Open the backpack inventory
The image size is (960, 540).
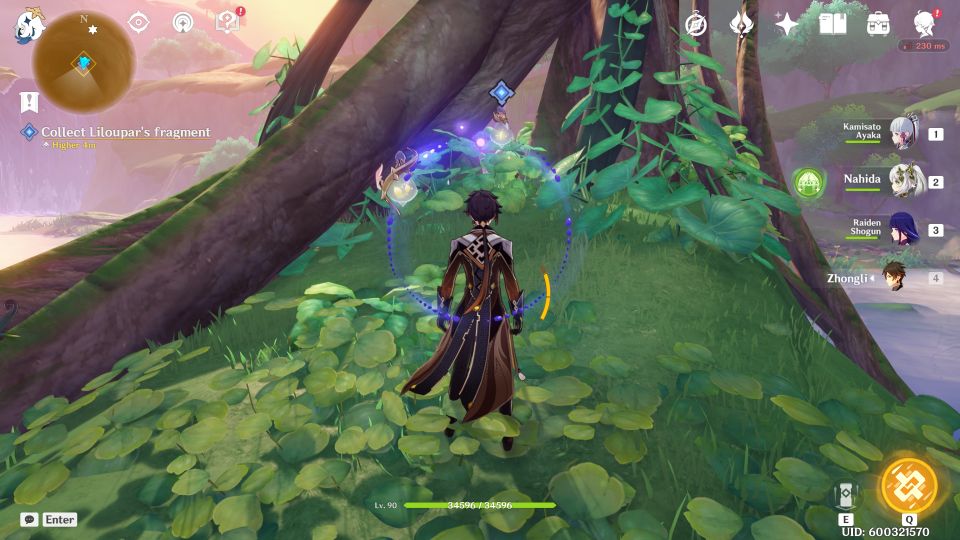click(878, 24)
